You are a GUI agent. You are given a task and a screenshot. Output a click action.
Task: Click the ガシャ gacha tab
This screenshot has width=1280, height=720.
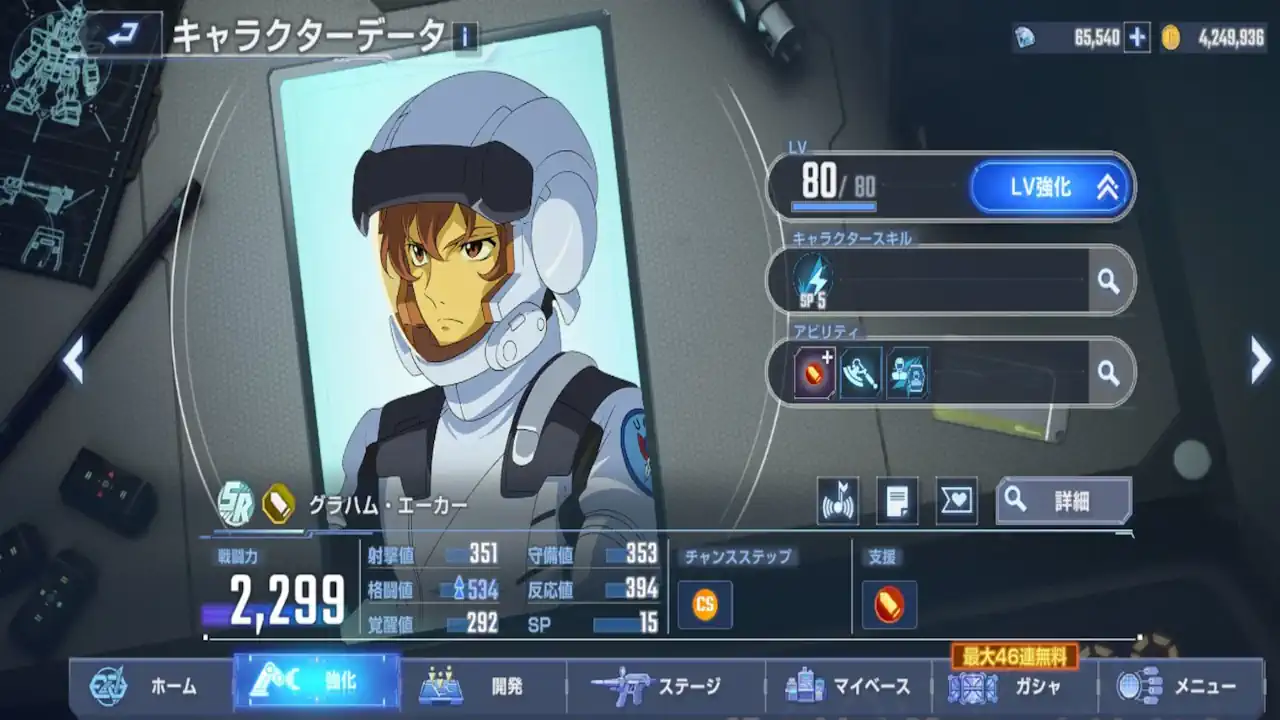[x=1008, y=687]
